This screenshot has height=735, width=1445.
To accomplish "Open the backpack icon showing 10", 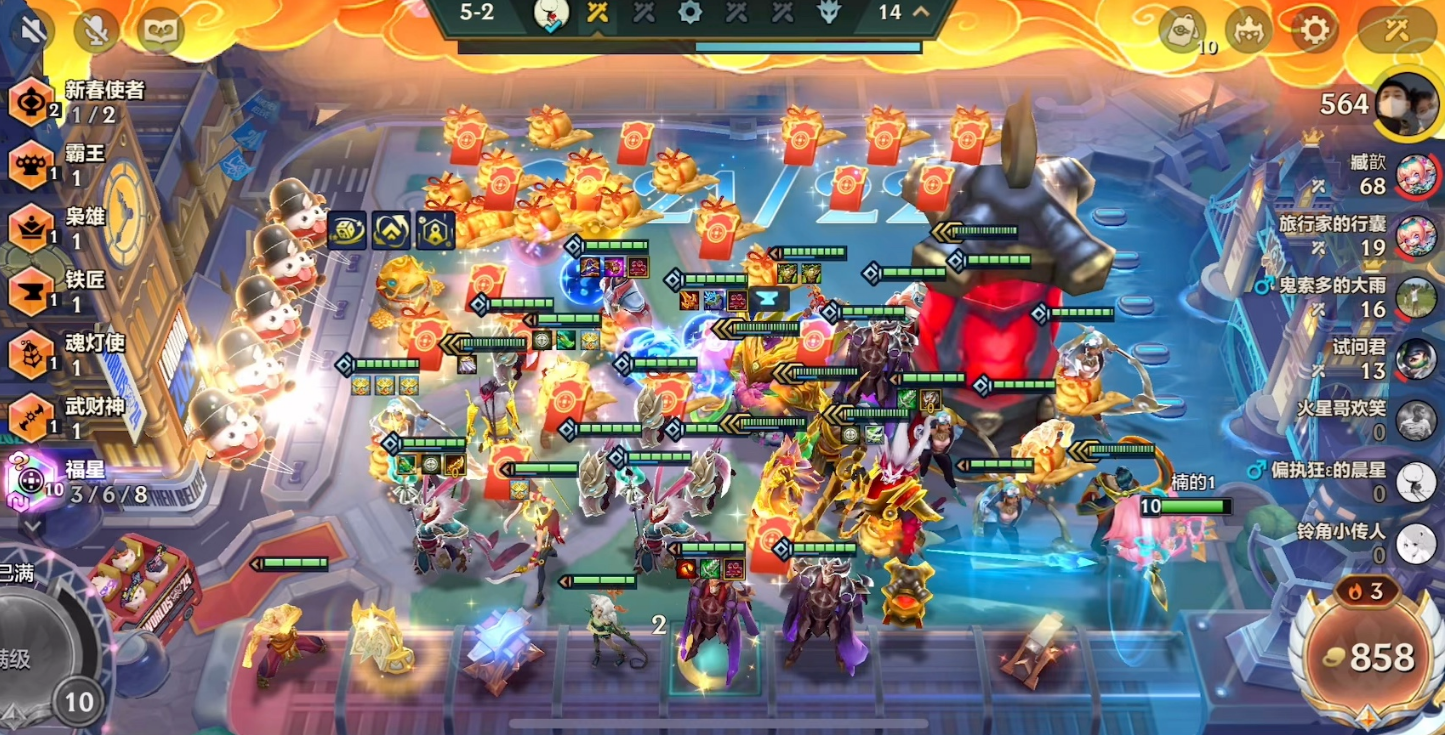I will coord(1183,31).
